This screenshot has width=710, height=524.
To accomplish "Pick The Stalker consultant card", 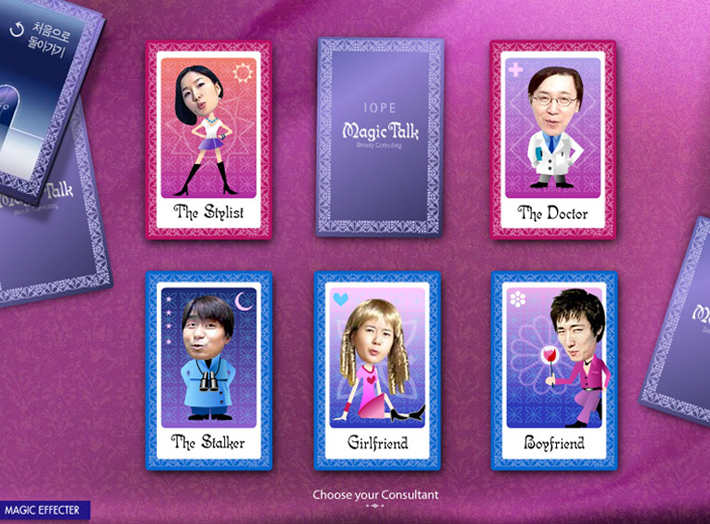I will (x=209, y=371).
